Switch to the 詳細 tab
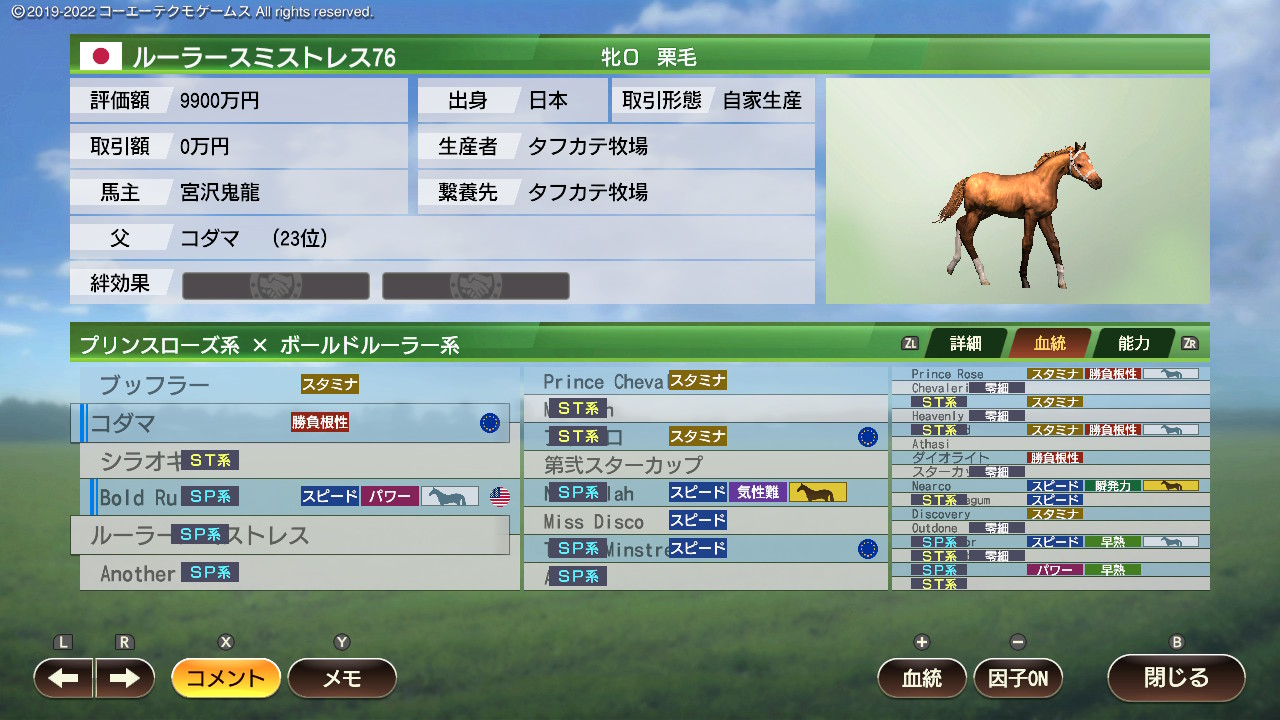 point(965,344)
